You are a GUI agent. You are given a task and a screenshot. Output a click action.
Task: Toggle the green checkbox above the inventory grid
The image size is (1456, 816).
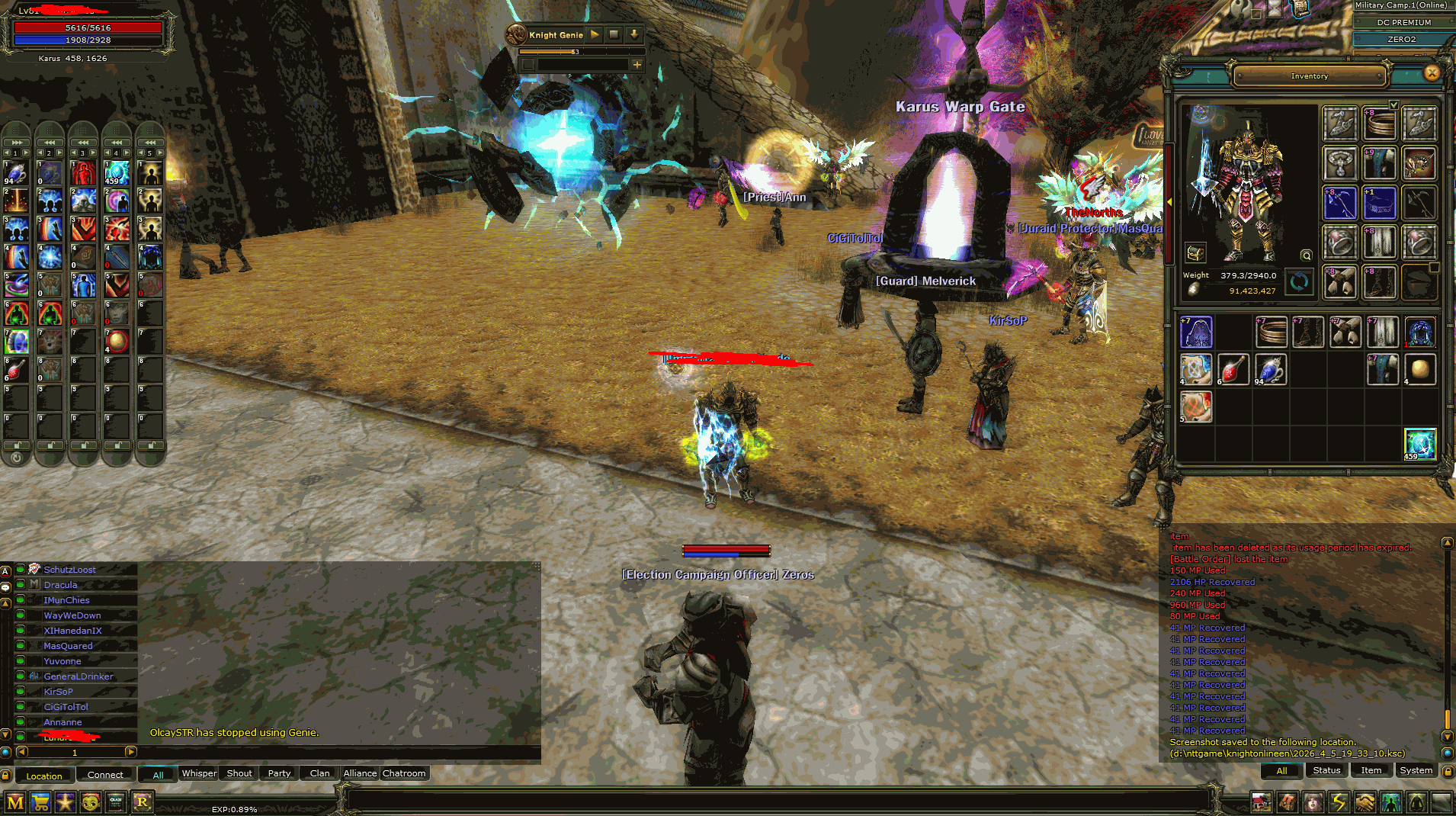1396,104
